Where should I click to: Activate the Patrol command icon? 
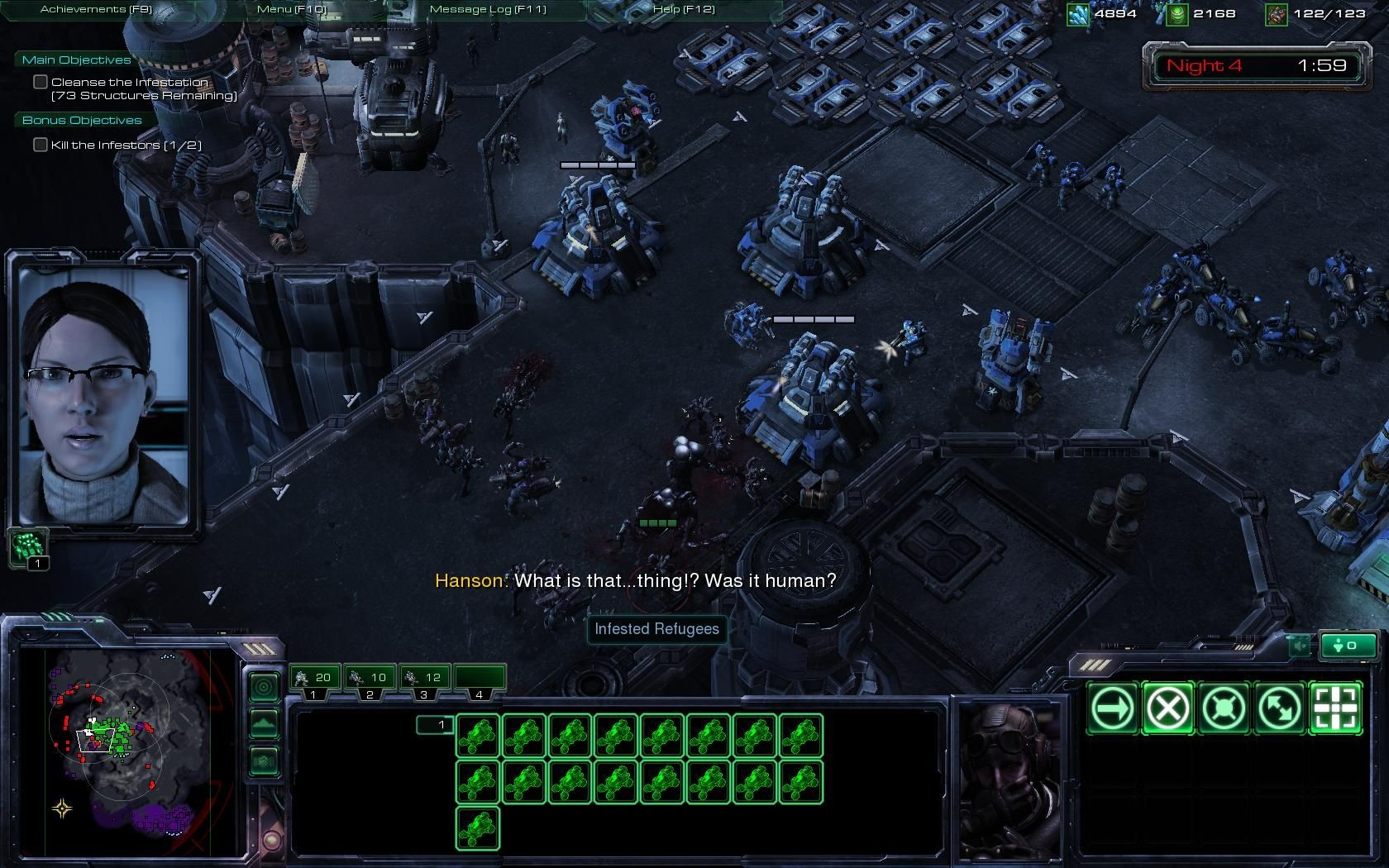(1278, 708)
